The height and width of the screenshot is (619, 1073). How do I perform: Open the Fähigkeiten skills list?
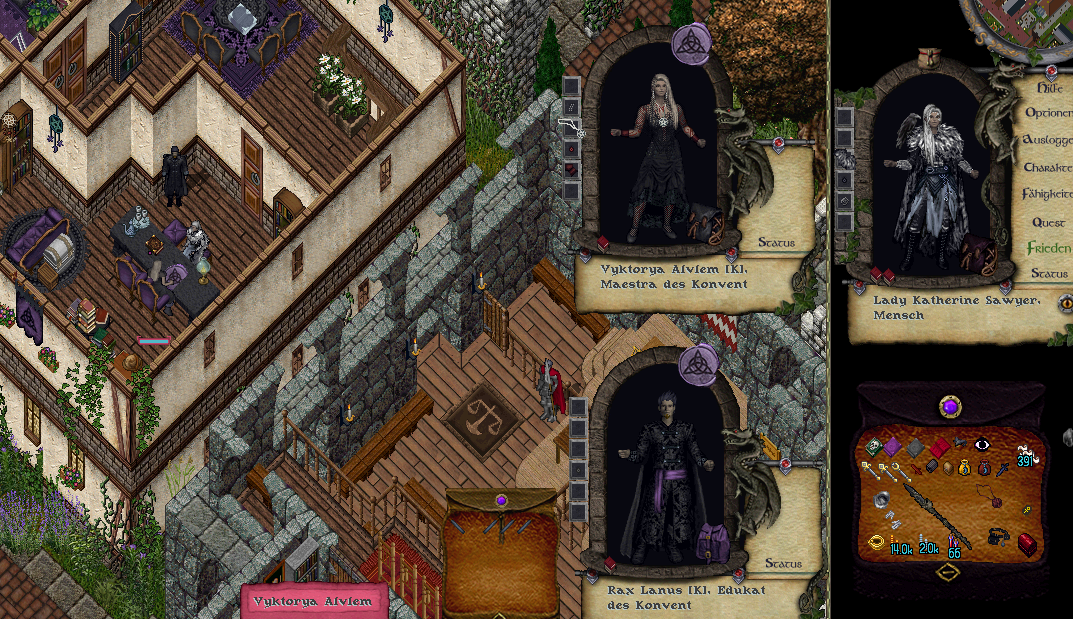(1047, 194)
